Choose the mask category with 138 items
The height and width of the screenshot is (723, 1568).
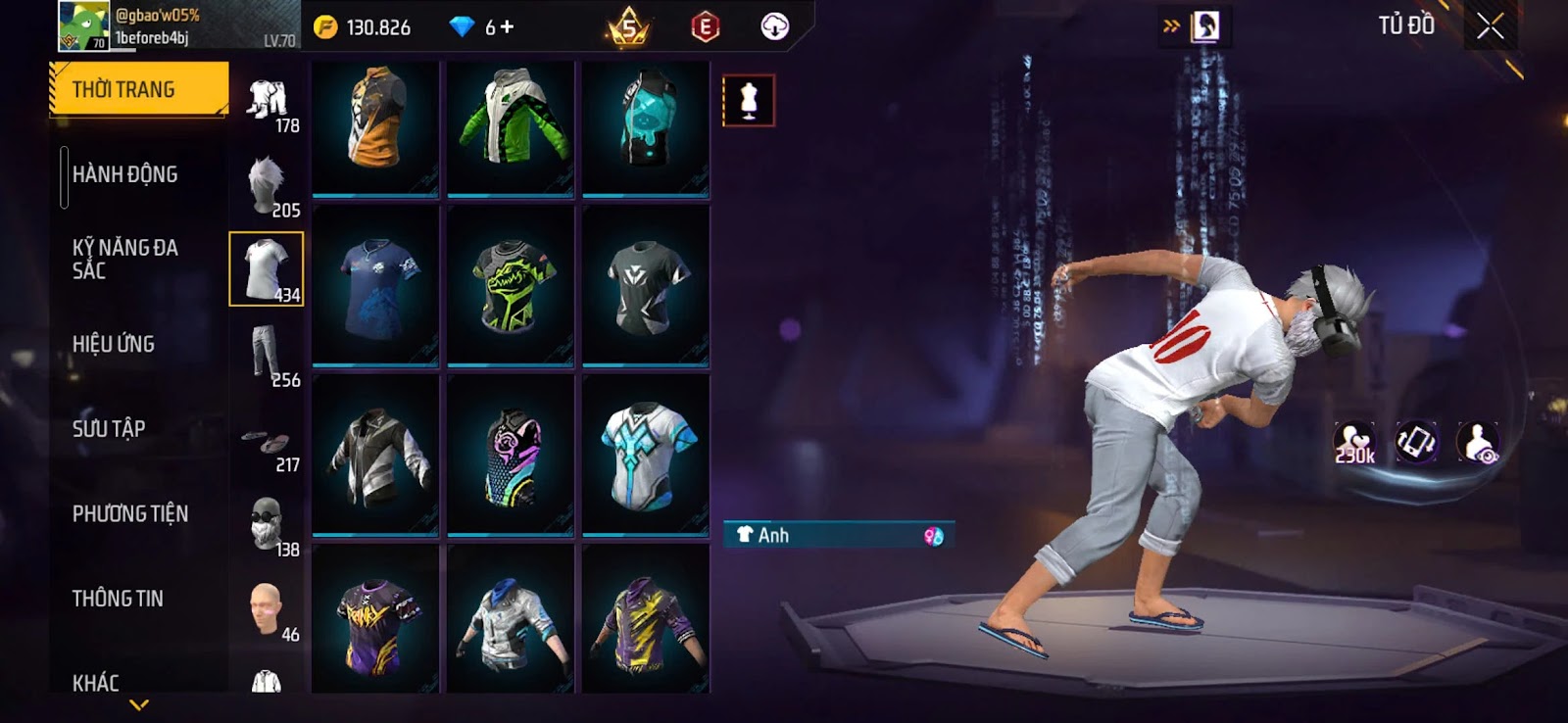point(266,524)
